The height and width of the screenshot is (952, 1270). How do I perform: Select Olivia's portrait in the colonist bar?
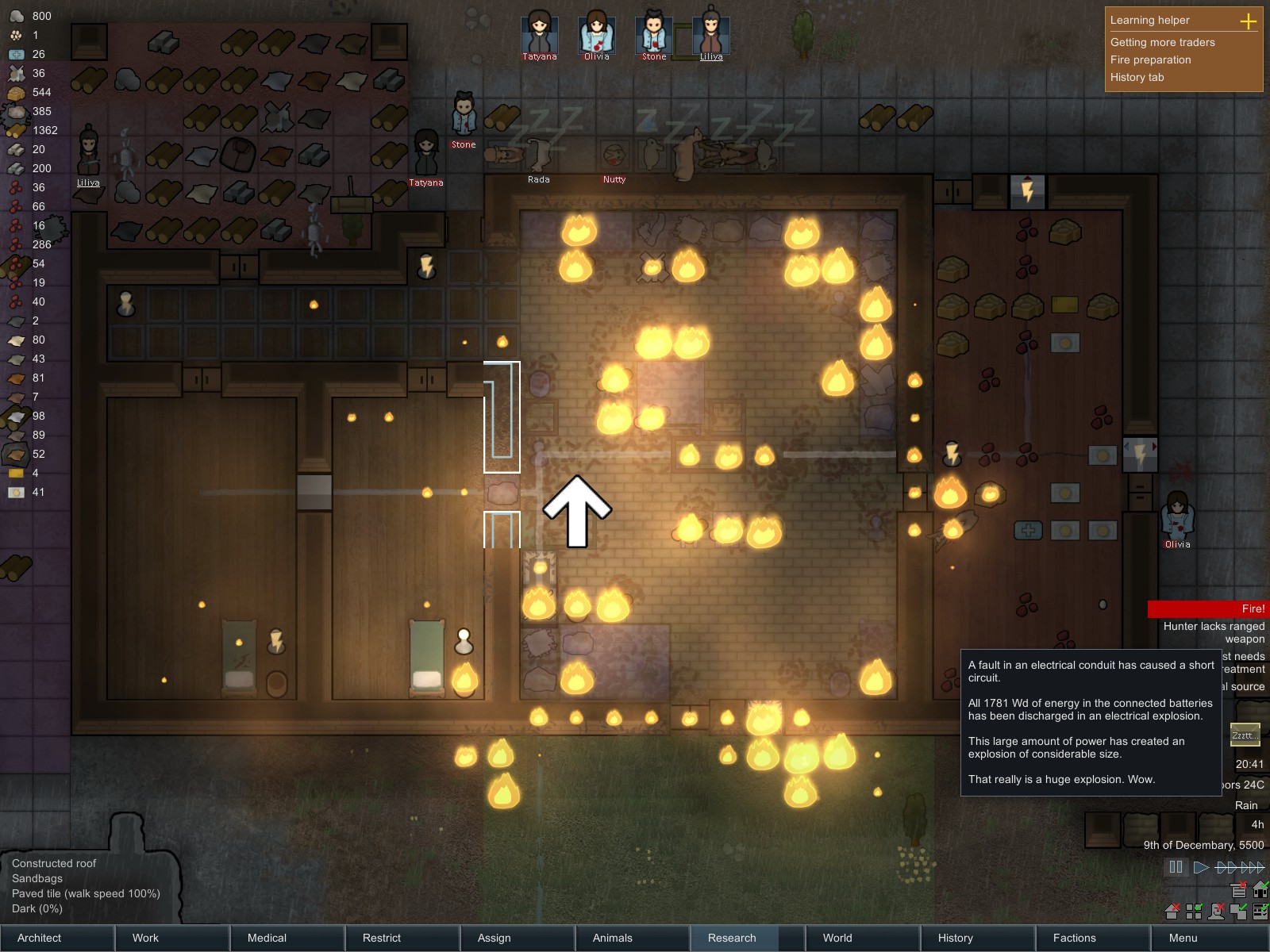point(597,33)
